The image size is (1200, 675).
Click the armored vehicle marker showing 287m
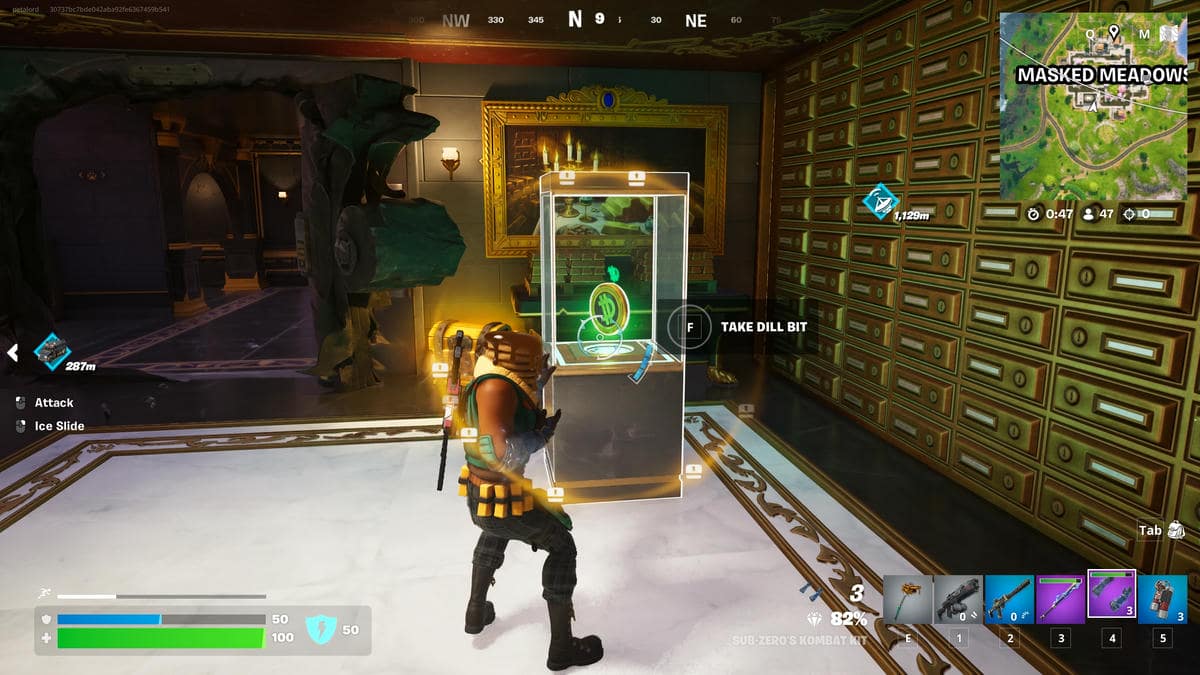pos(51,351)
